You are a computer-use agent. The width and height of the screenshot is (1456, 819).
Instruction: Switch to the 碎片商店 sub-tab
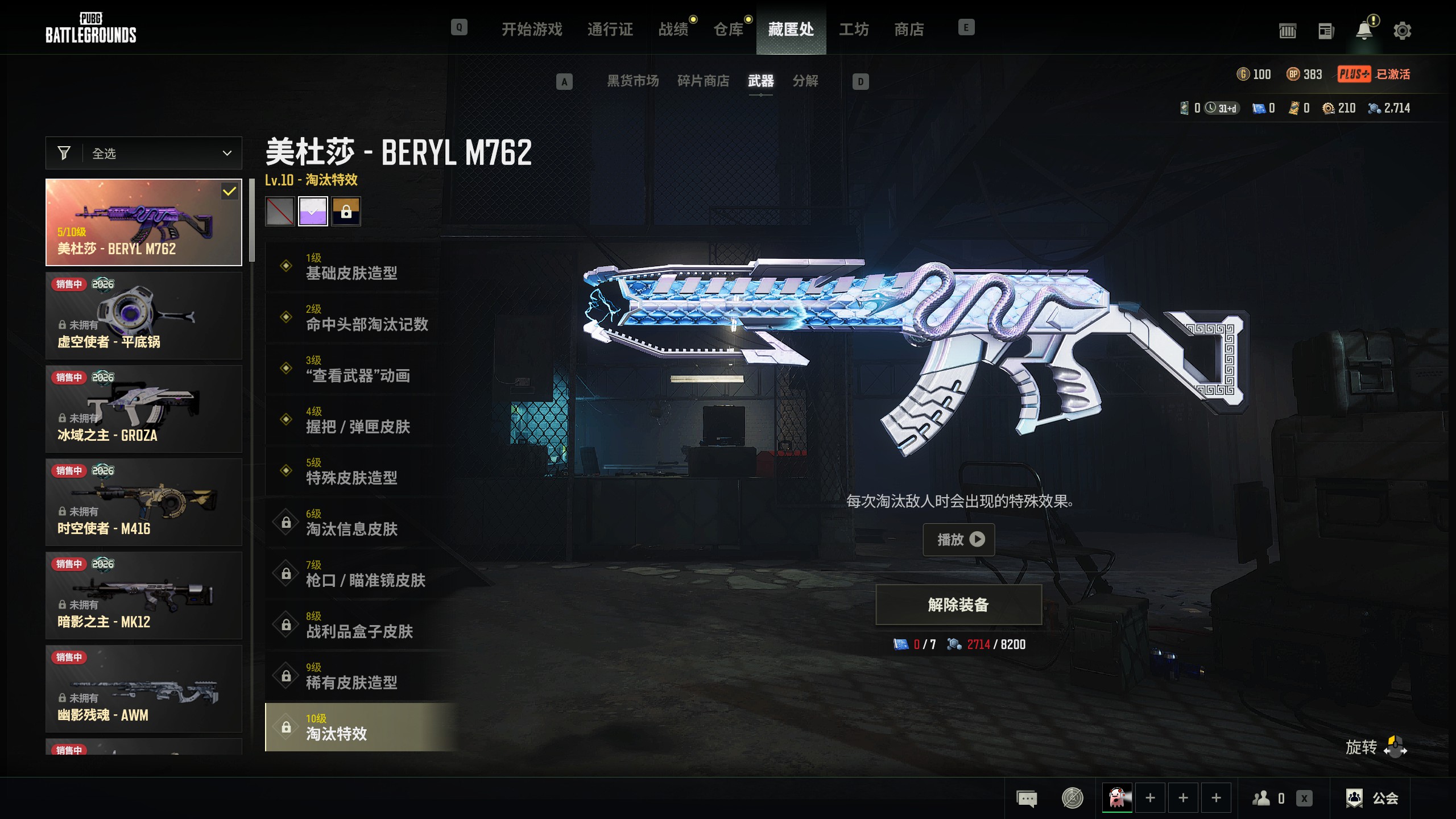pos(703,81)
